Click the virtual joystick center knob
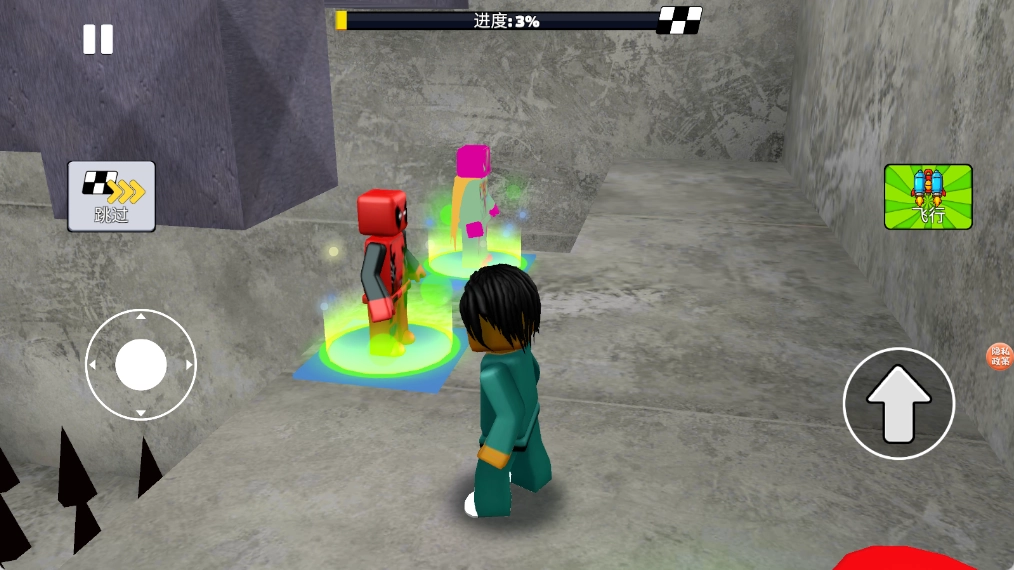Image resolution: width=1014 pixels, height=570 pixels. point(141,364)
